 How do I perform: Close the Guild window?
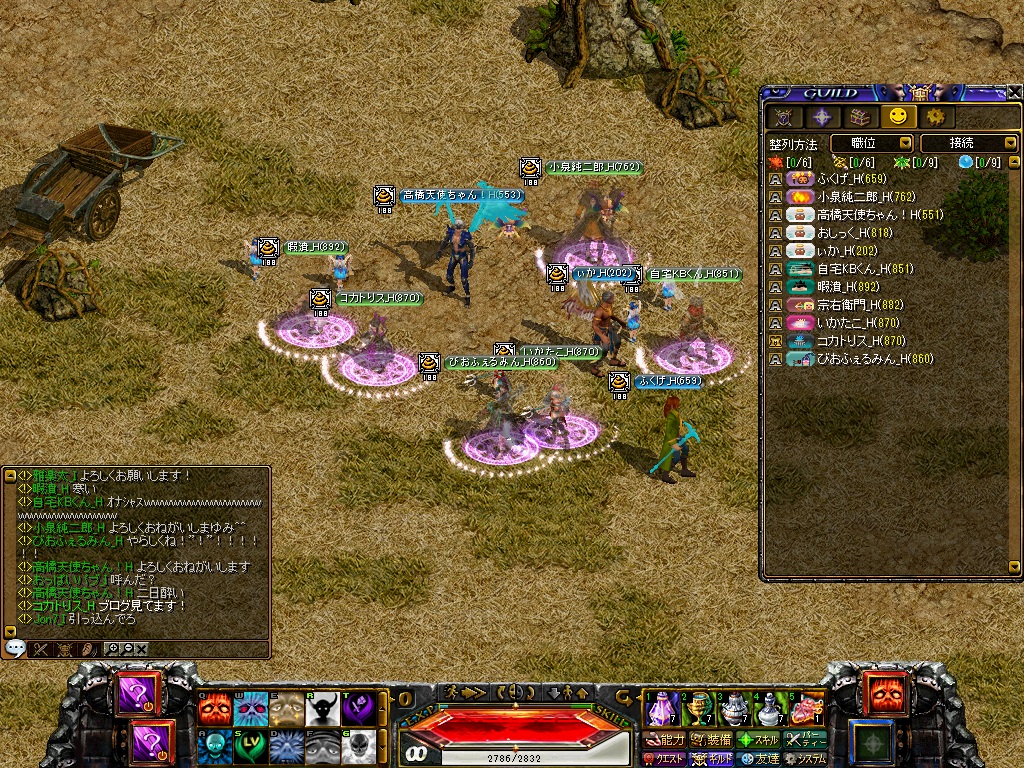click(1014, 92)
